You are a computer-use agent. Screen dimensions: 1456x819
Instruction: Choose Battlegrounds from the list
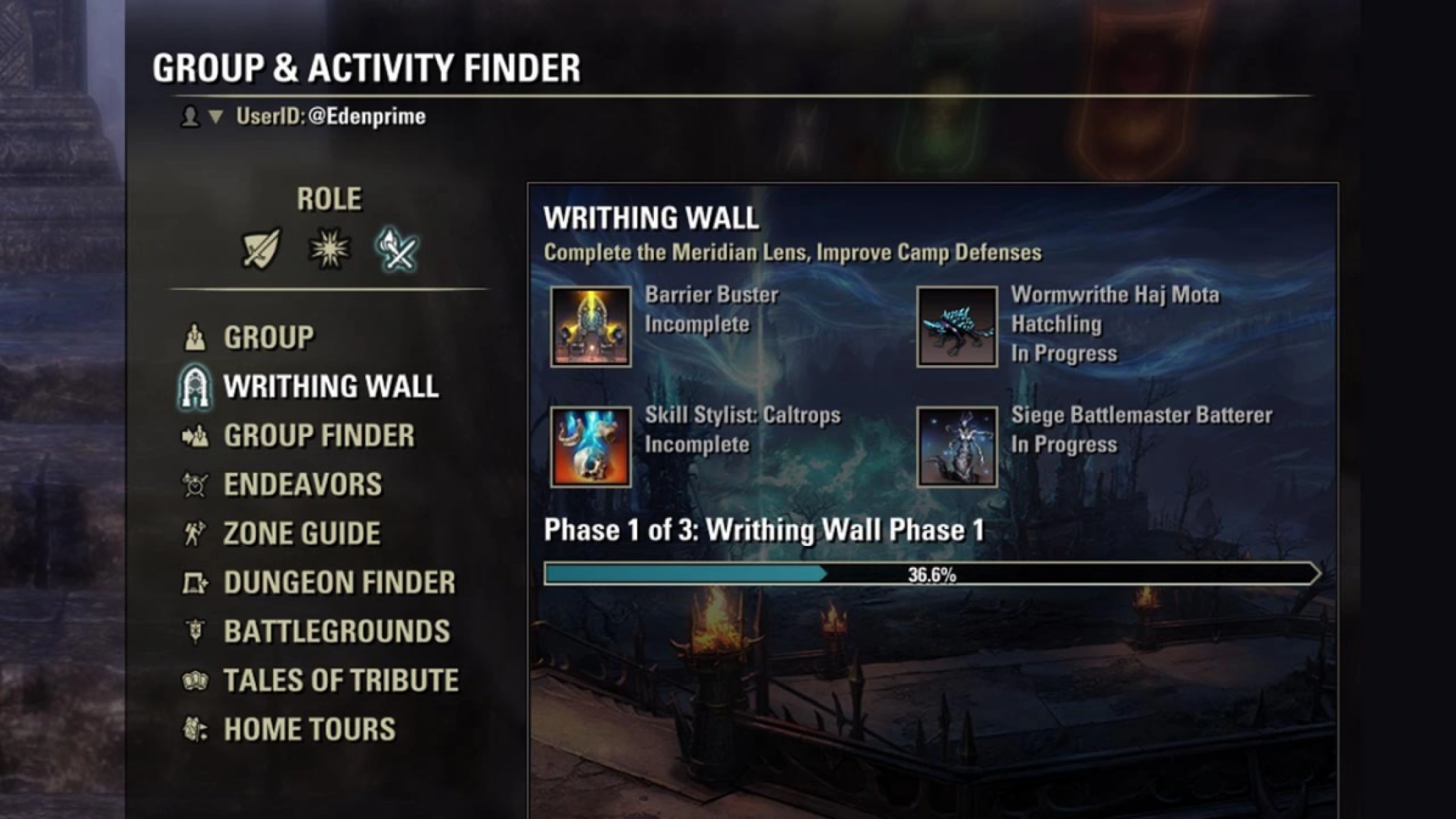(x=337, y=632)
